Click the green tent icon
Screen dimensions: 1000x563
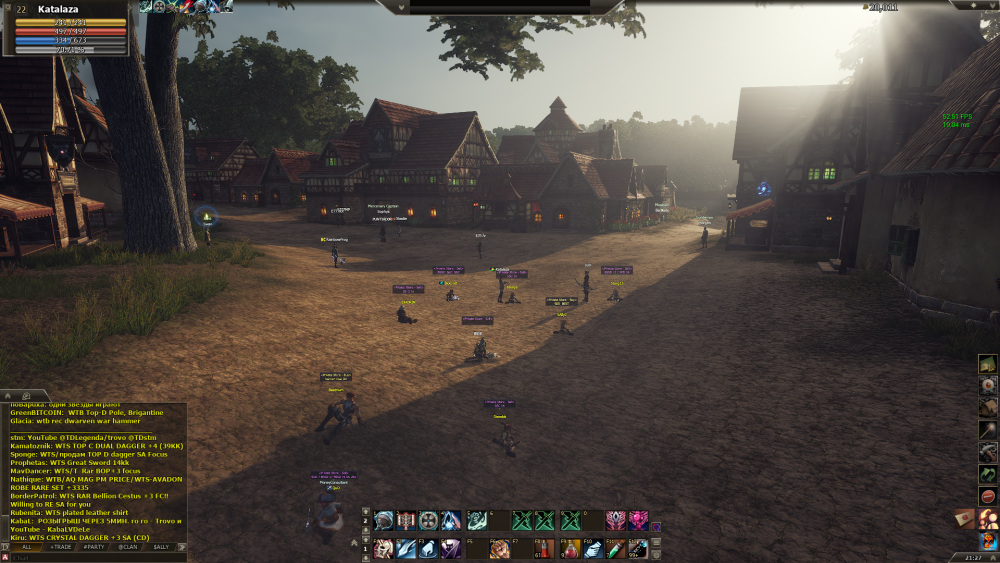988,363
